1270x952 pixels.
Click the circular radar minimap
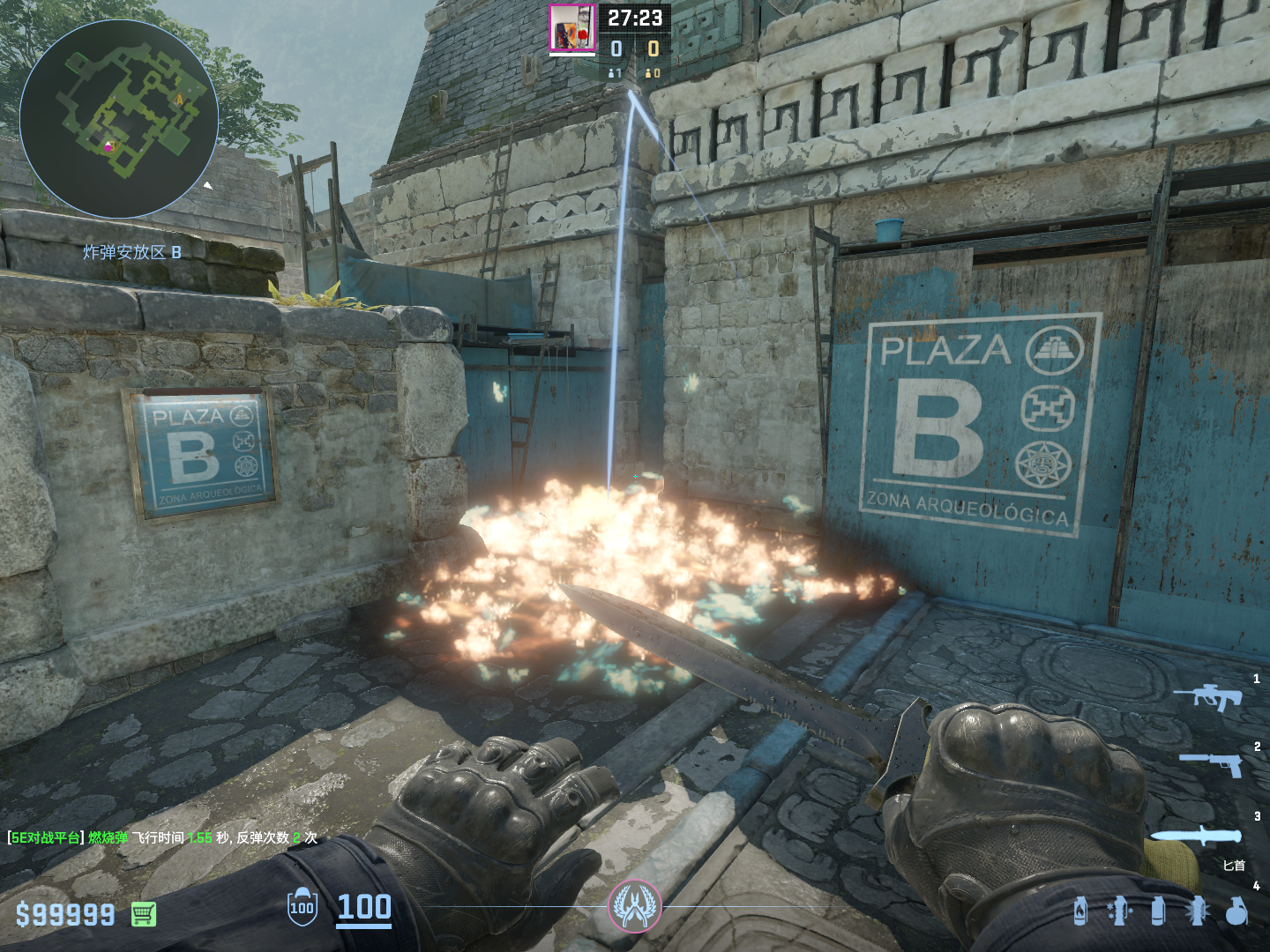pos(119,119)
